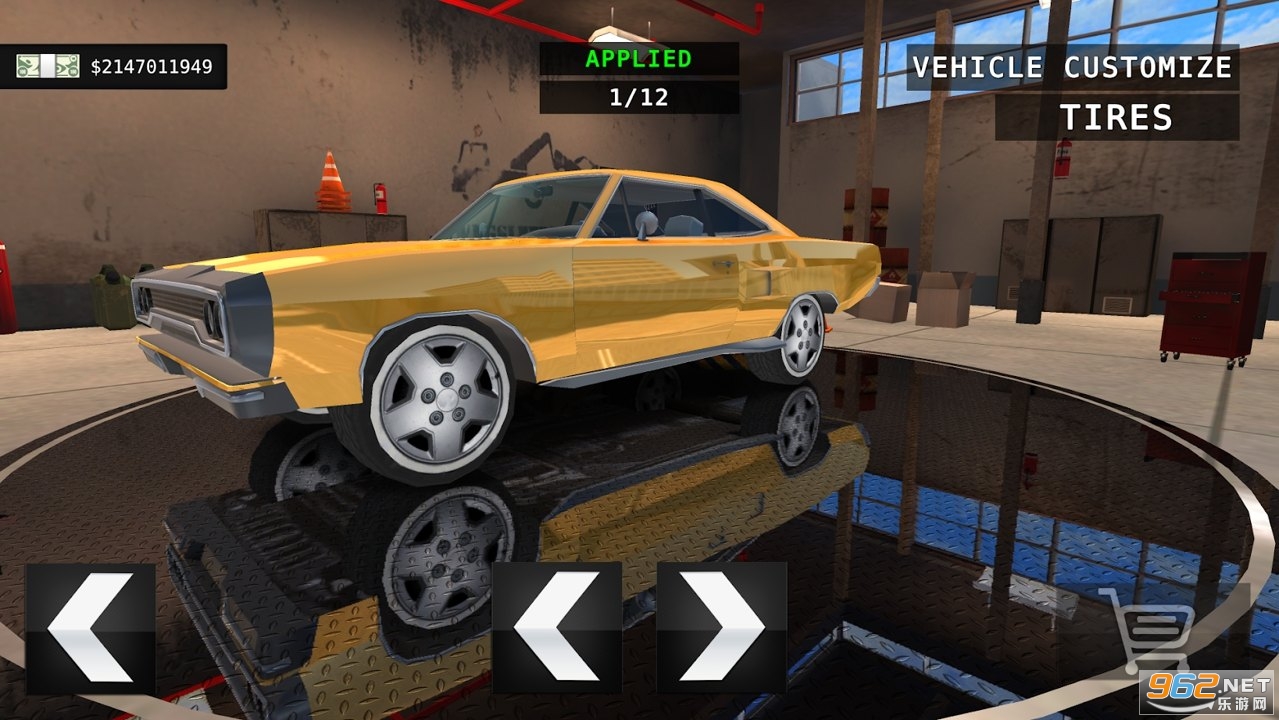
Task: Go back with the far-left arrow button
Action: point(91,628)
